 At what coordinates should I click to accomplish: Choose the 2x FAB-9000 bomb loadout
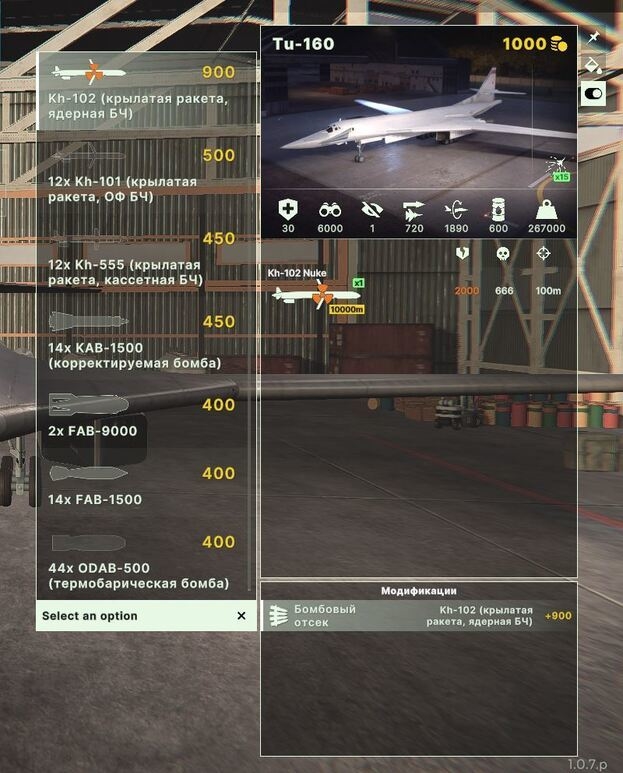(146, 420)
